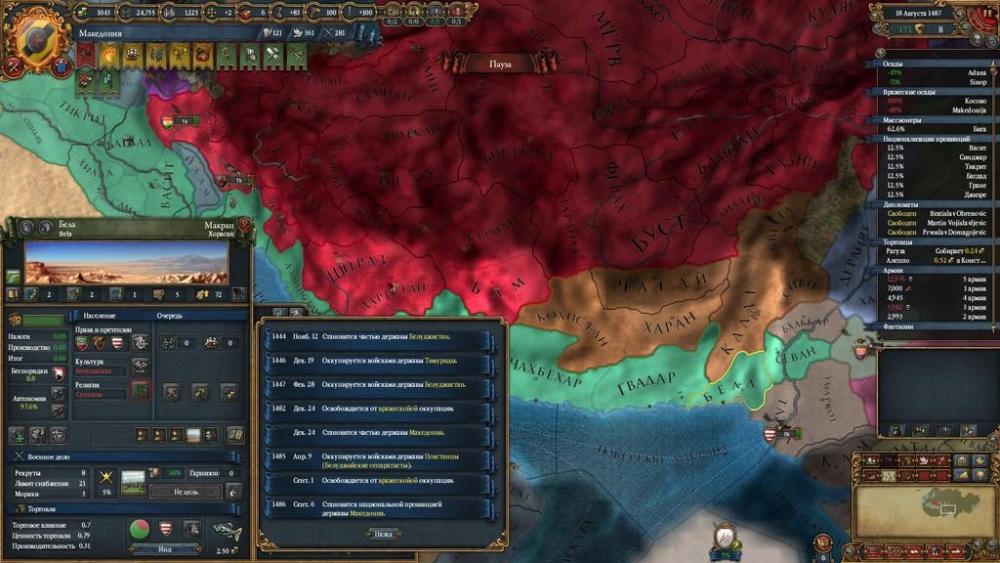Select the Осады outliner row Adana
The width and height of the screenshot is (1000, 563).
tap(927, 74)
